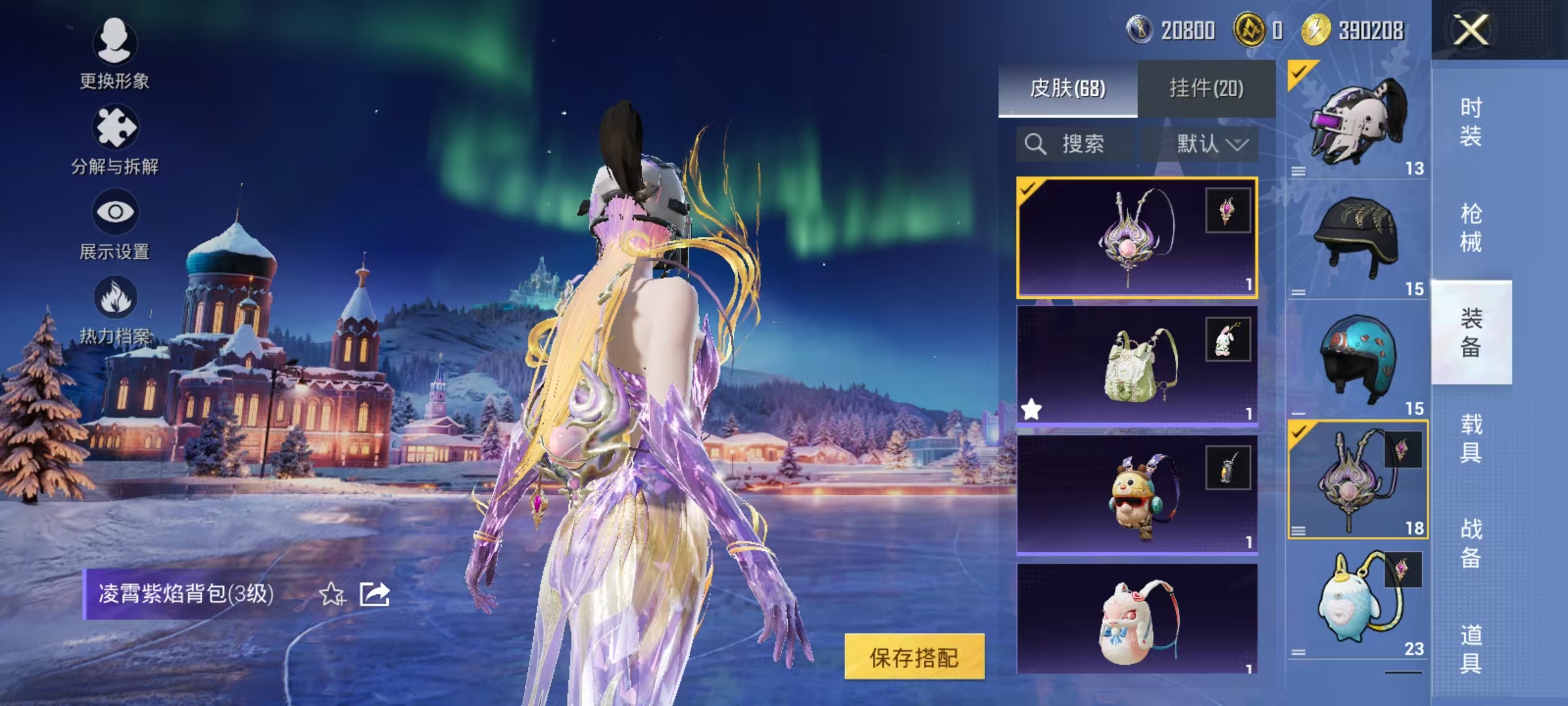This screenshot has height=706, width=1568.
Task: Switch to the 挂件(20) pendants tab
Action: [1206, 88]
